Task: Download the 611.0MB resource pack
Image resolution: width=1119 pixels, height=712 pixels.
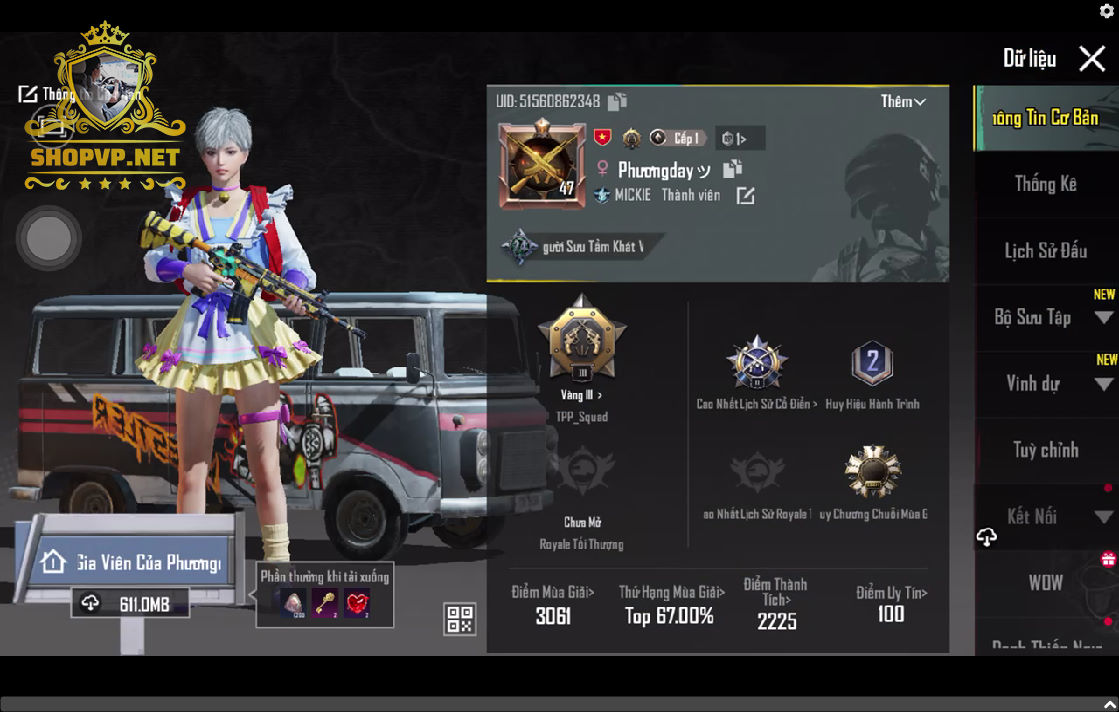Action: [x=130, y=604]
